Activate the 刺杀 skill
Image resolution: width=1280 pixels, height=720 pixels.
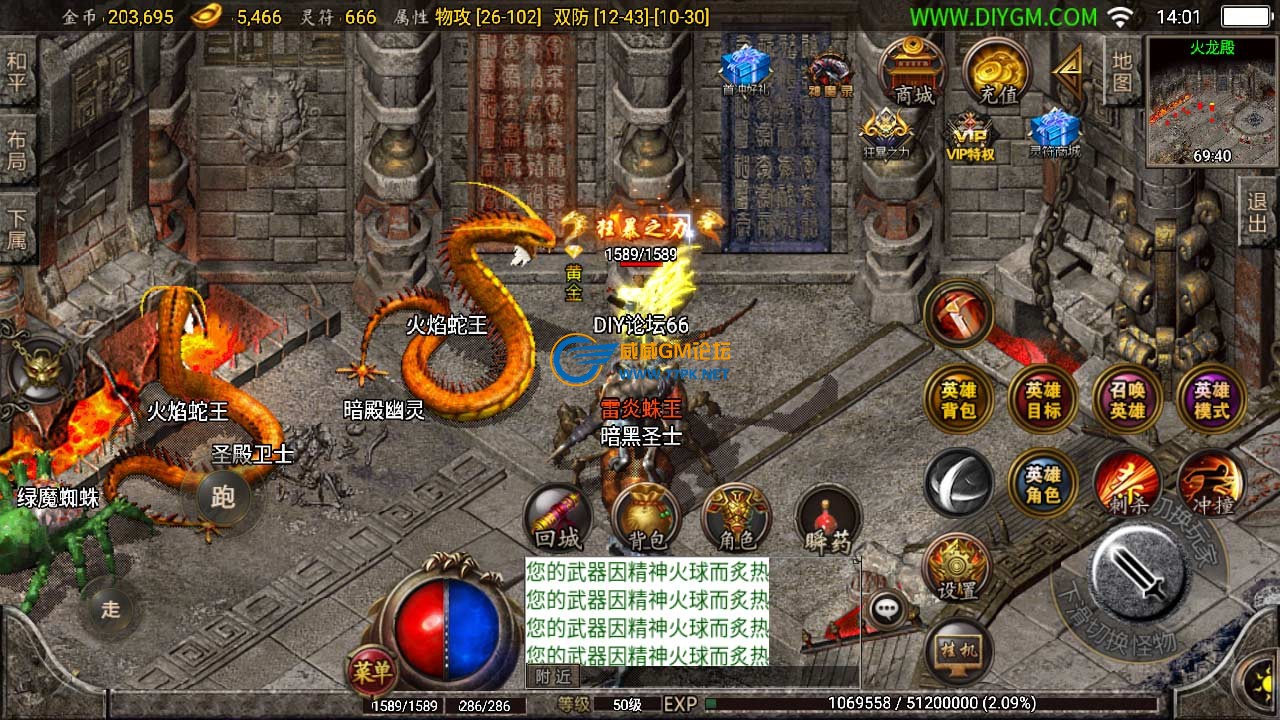[1127, 483]
